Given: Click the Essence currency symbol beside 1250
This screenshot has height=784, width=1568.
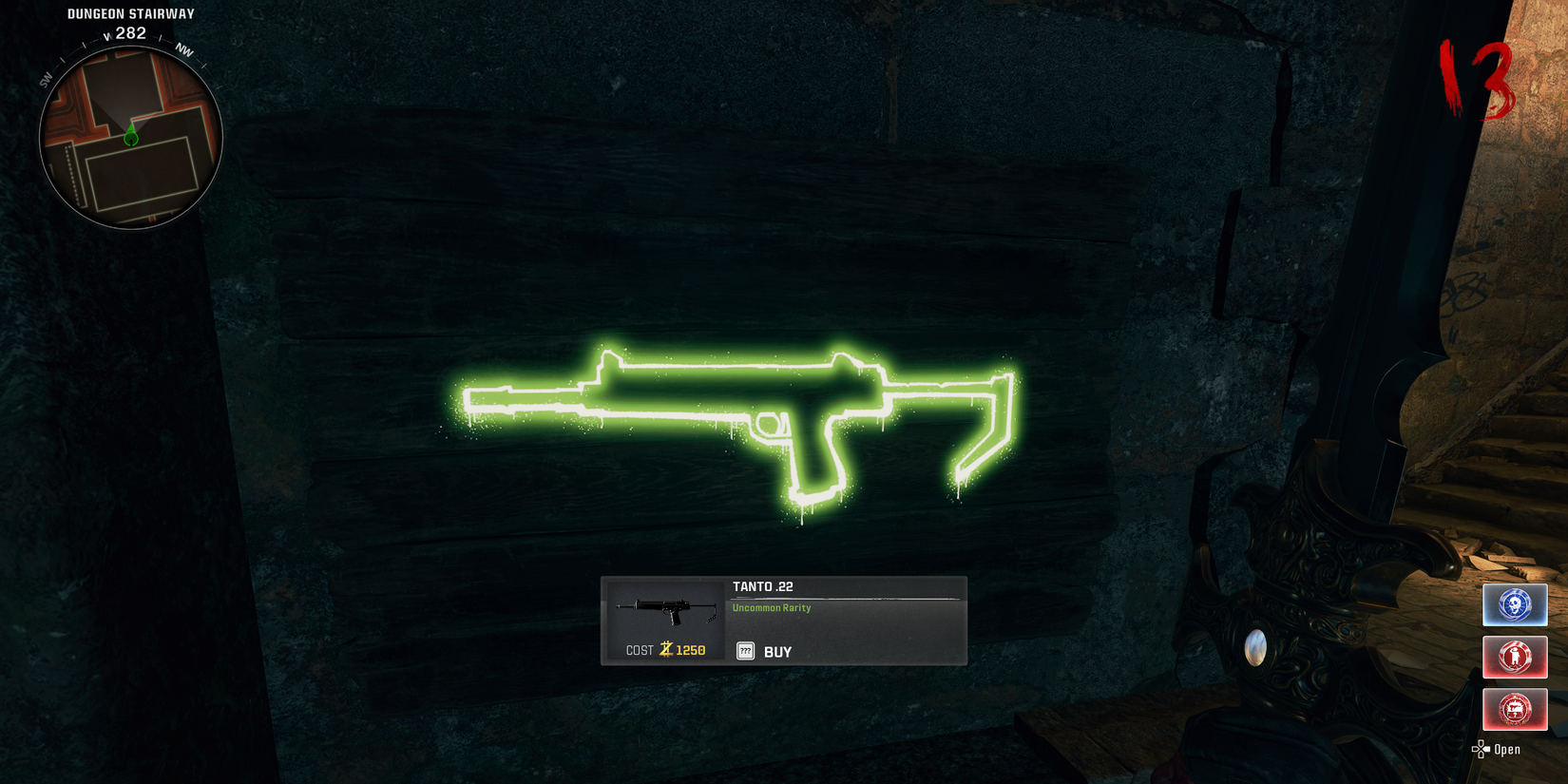Looking at the screenshot, I should pos(665,648).
